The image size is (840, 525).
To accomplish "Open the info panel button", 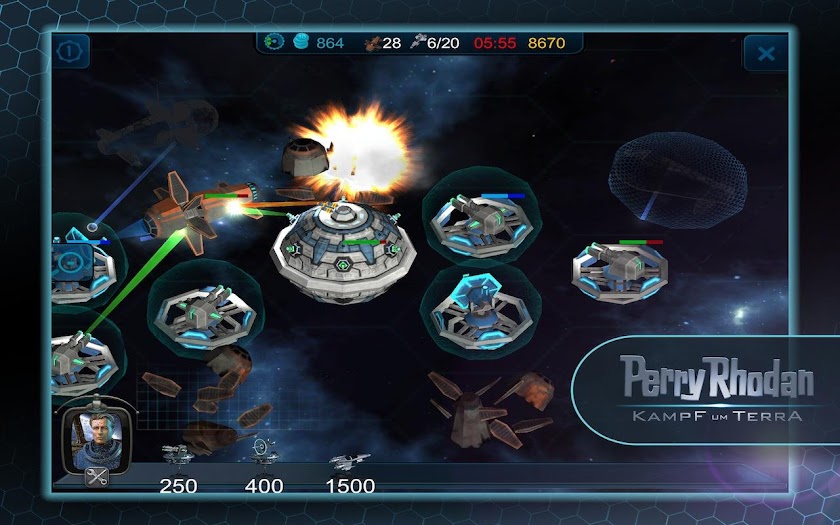I will 72,51.
